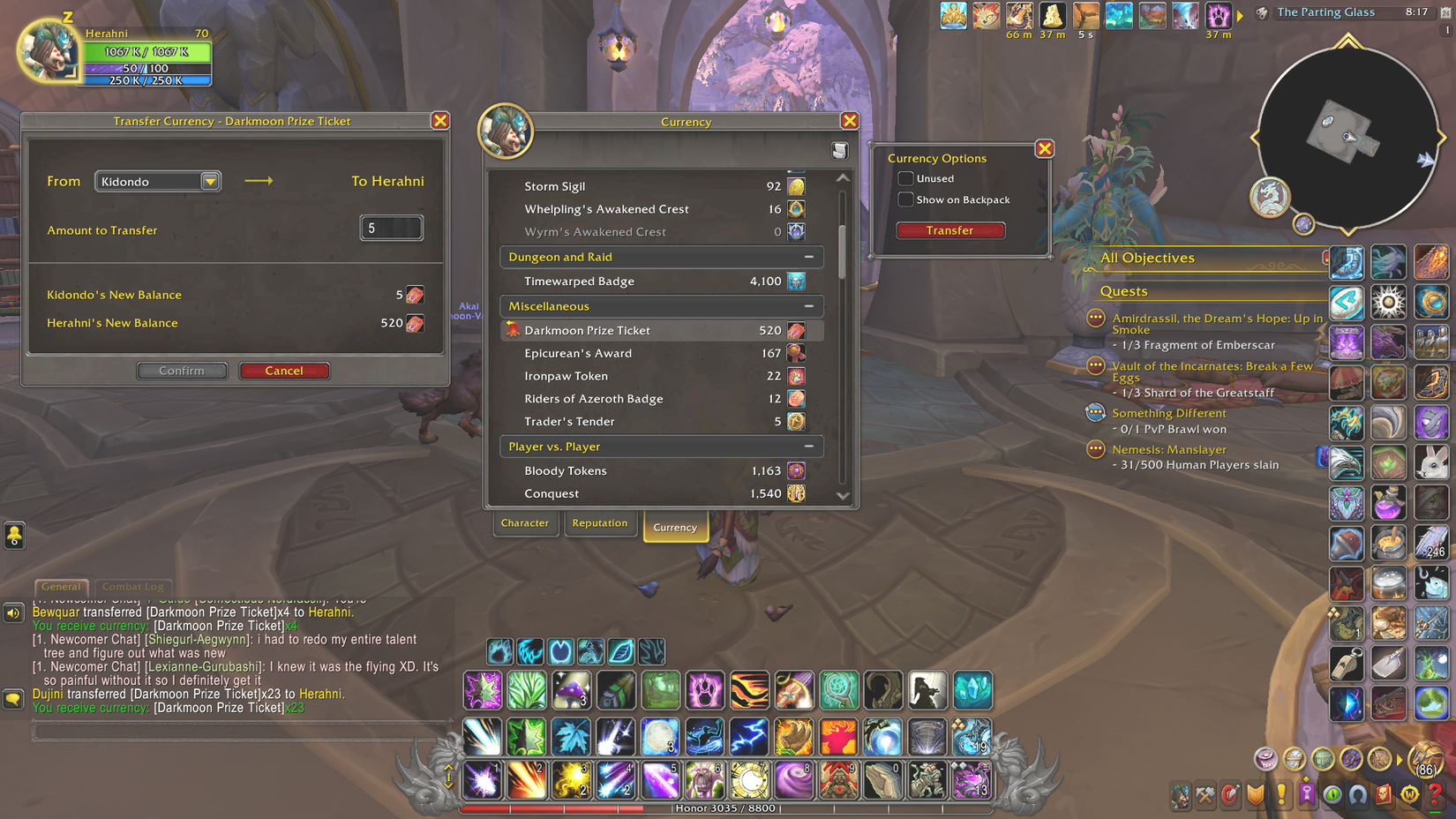Enable the Unused checkbox in Currency Options
The height and width of the screenshot is (819, 1456).
coord(905,178)
